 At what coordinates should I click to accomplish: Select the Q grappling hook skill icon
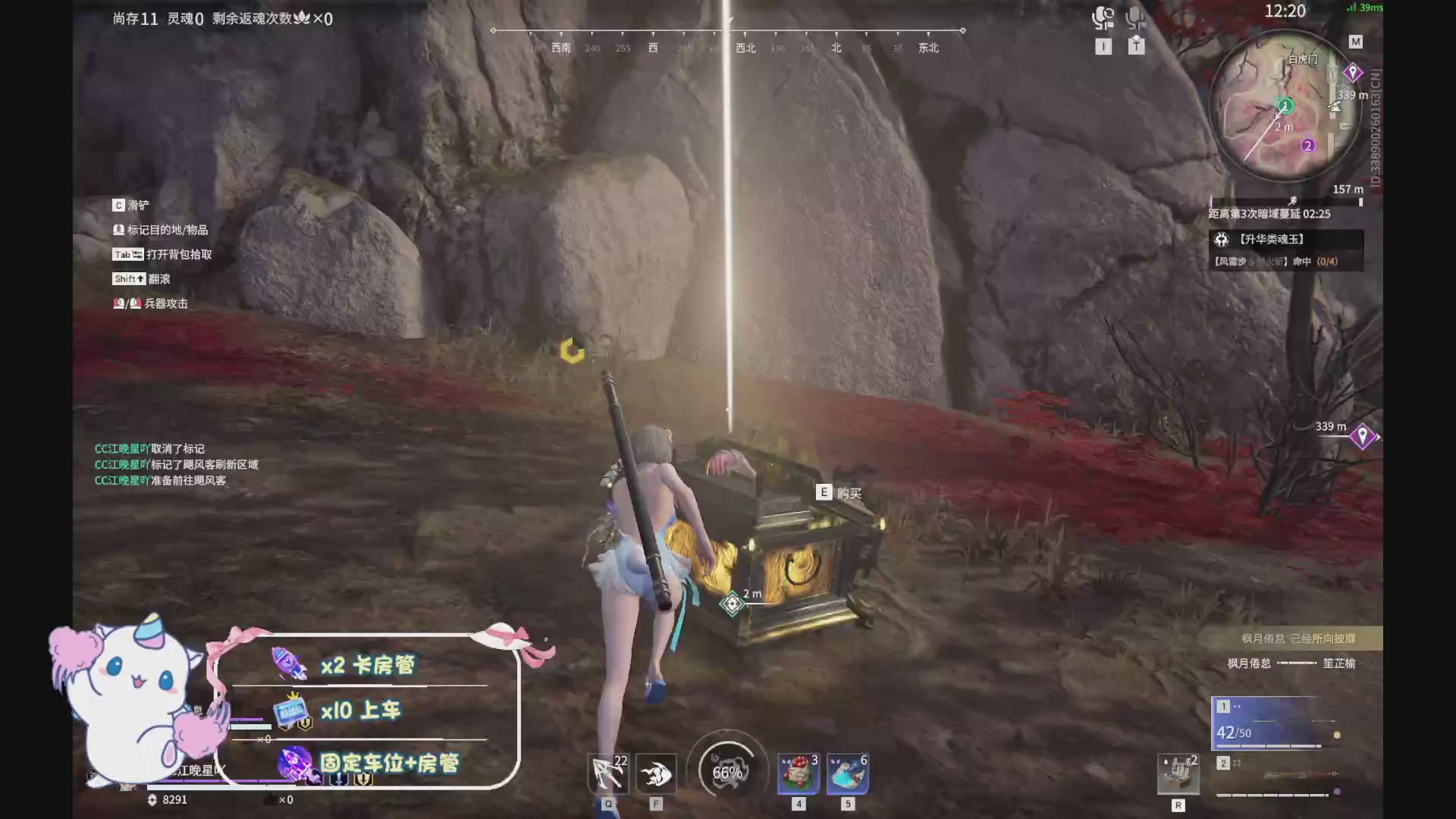click(607, 773)
